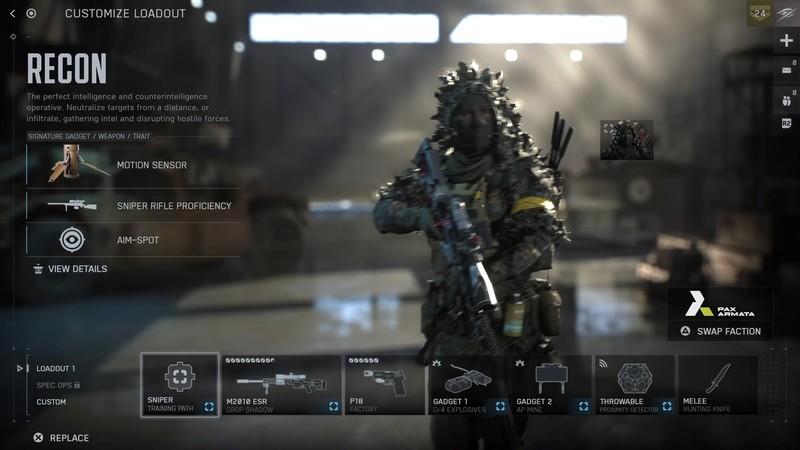This screenshot has height=450, width=800.
Task: Open Gadget 1 C-4 Explosives slot
Action: [x=468, y=384]
